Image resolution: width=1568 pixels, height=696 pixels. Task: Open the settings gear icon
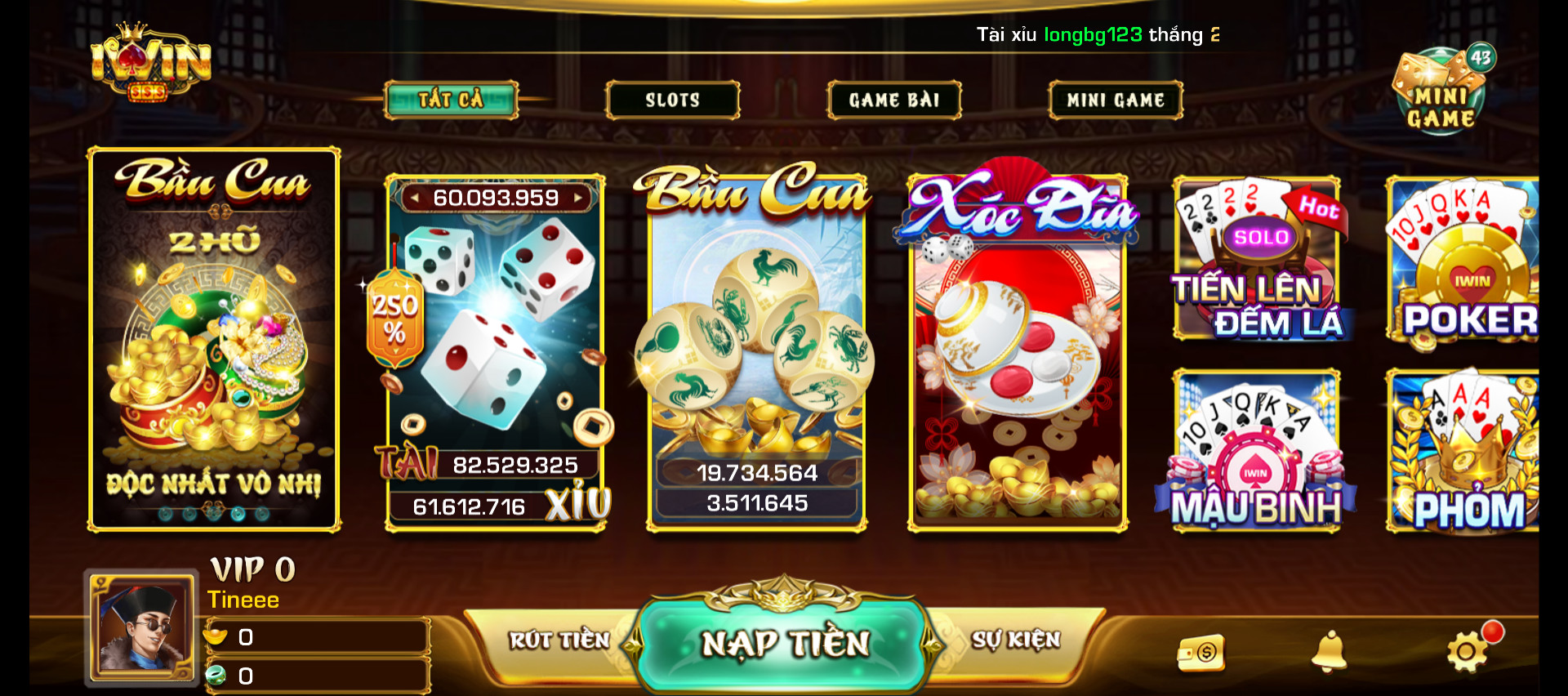click(x=1467, y=652)
